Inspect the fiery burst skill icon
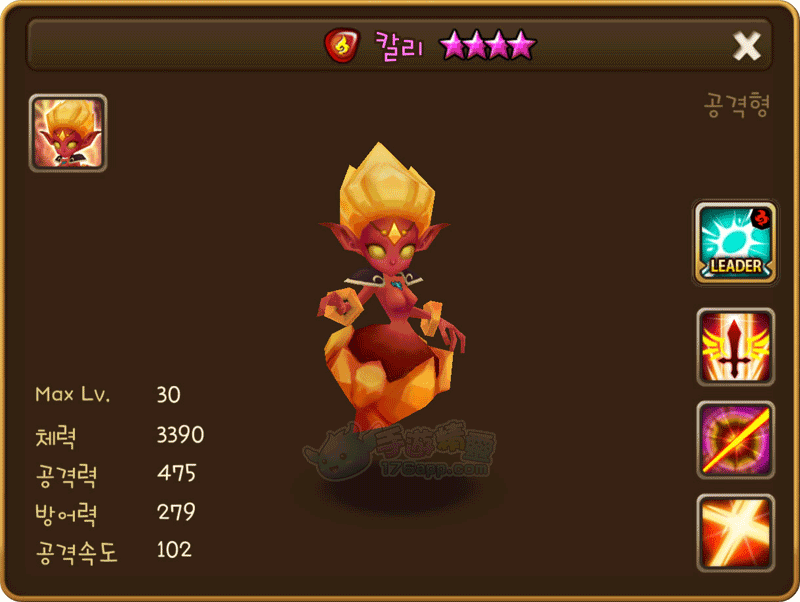Viewport: 800px width, 602px height. pos(735,532)
